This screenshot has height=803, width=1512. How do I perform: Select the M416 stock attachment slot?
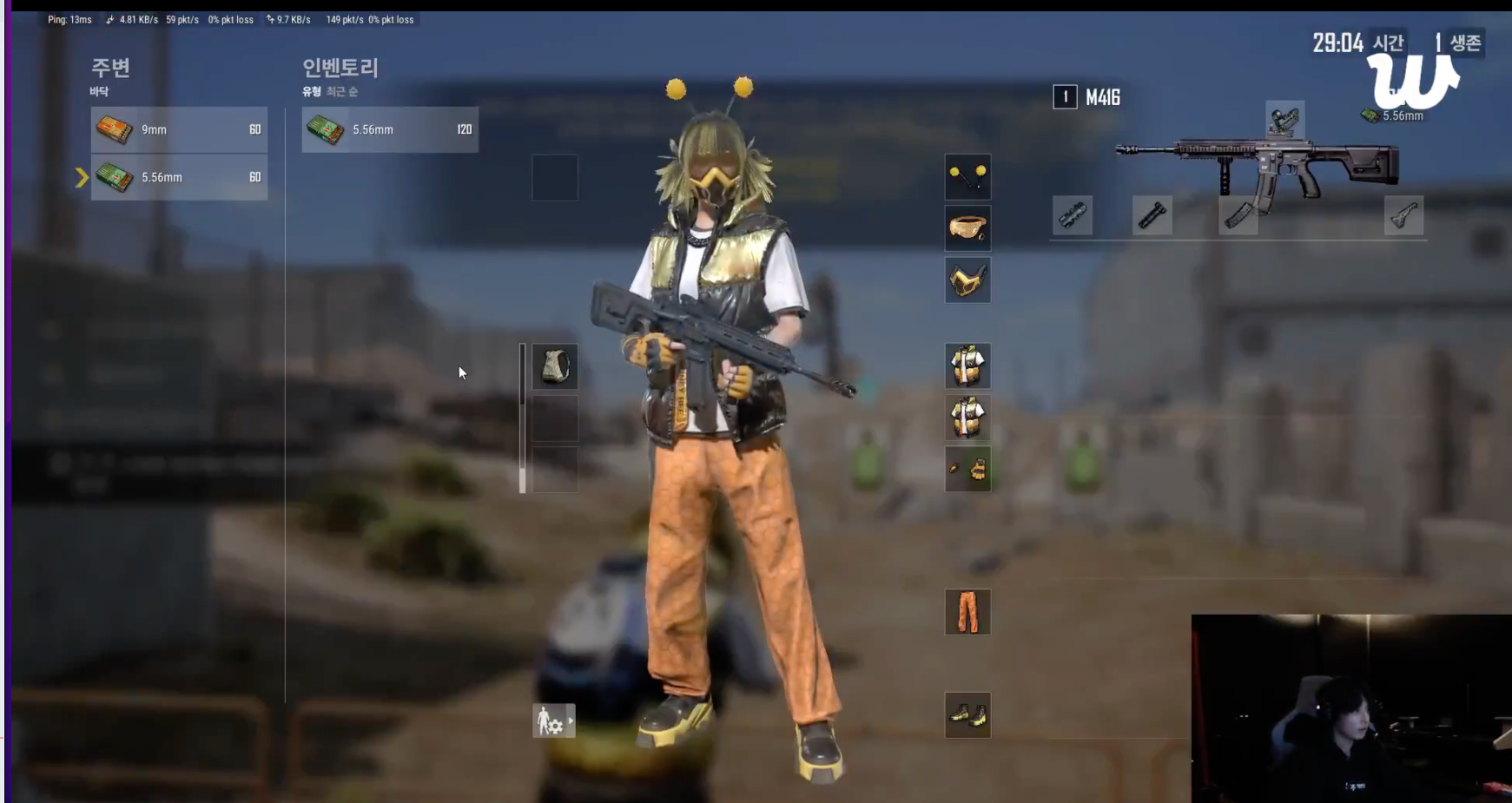coord(1403,215)
